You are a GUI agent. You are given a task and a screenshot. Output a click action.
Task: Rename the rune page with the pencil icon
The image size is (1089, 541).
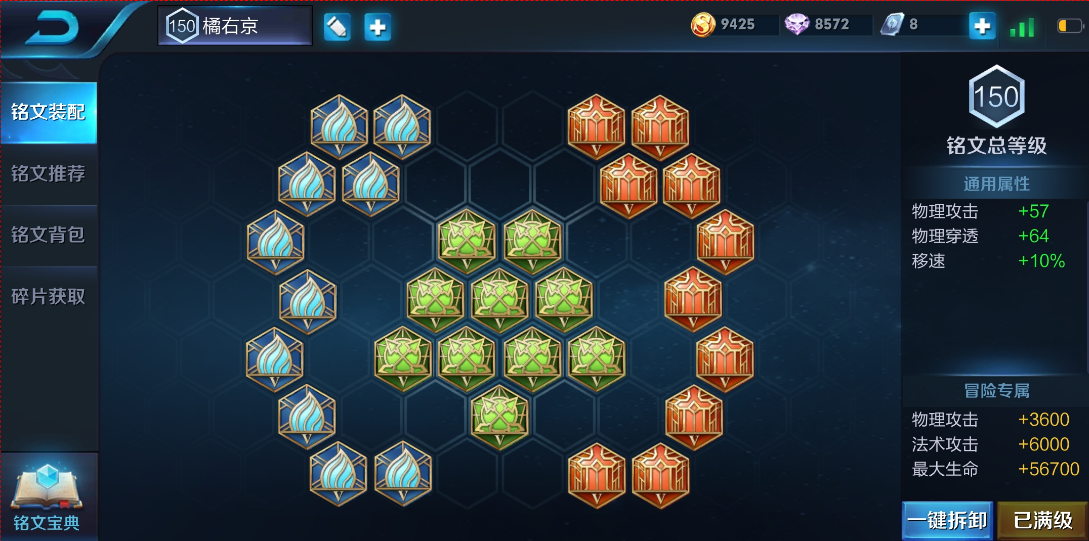click(337, 27)
